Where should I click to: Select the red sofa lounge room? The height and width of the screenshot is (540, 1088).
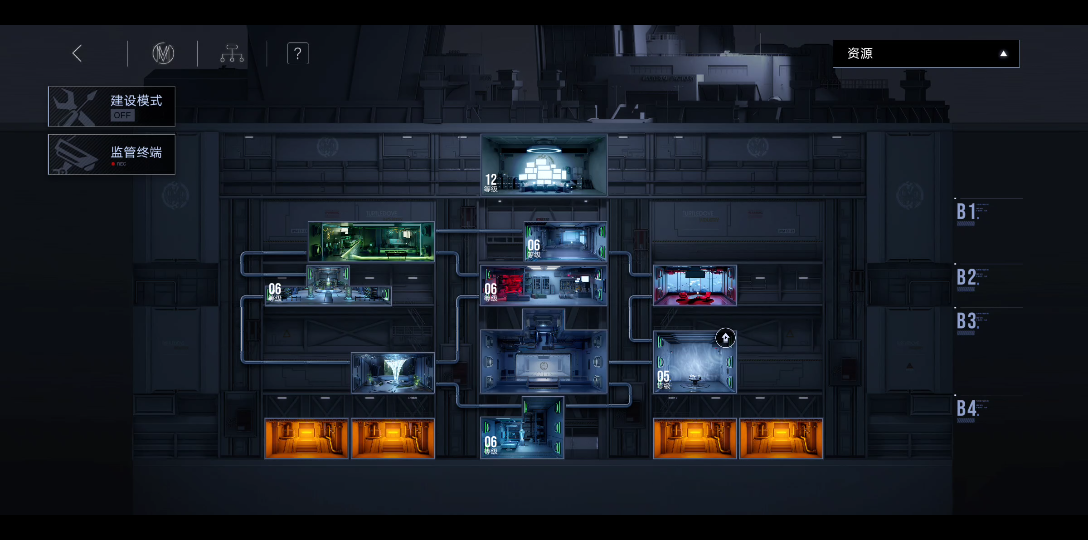695,285
